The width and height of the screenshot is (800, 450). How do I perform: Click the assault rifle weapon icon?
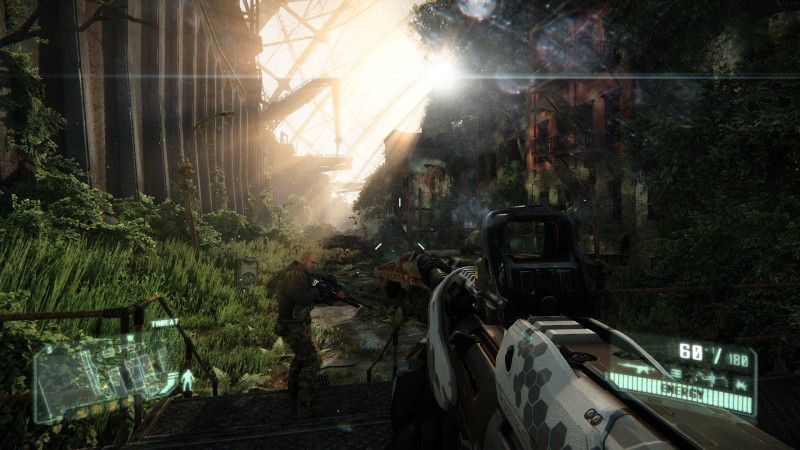click(638, 369)
